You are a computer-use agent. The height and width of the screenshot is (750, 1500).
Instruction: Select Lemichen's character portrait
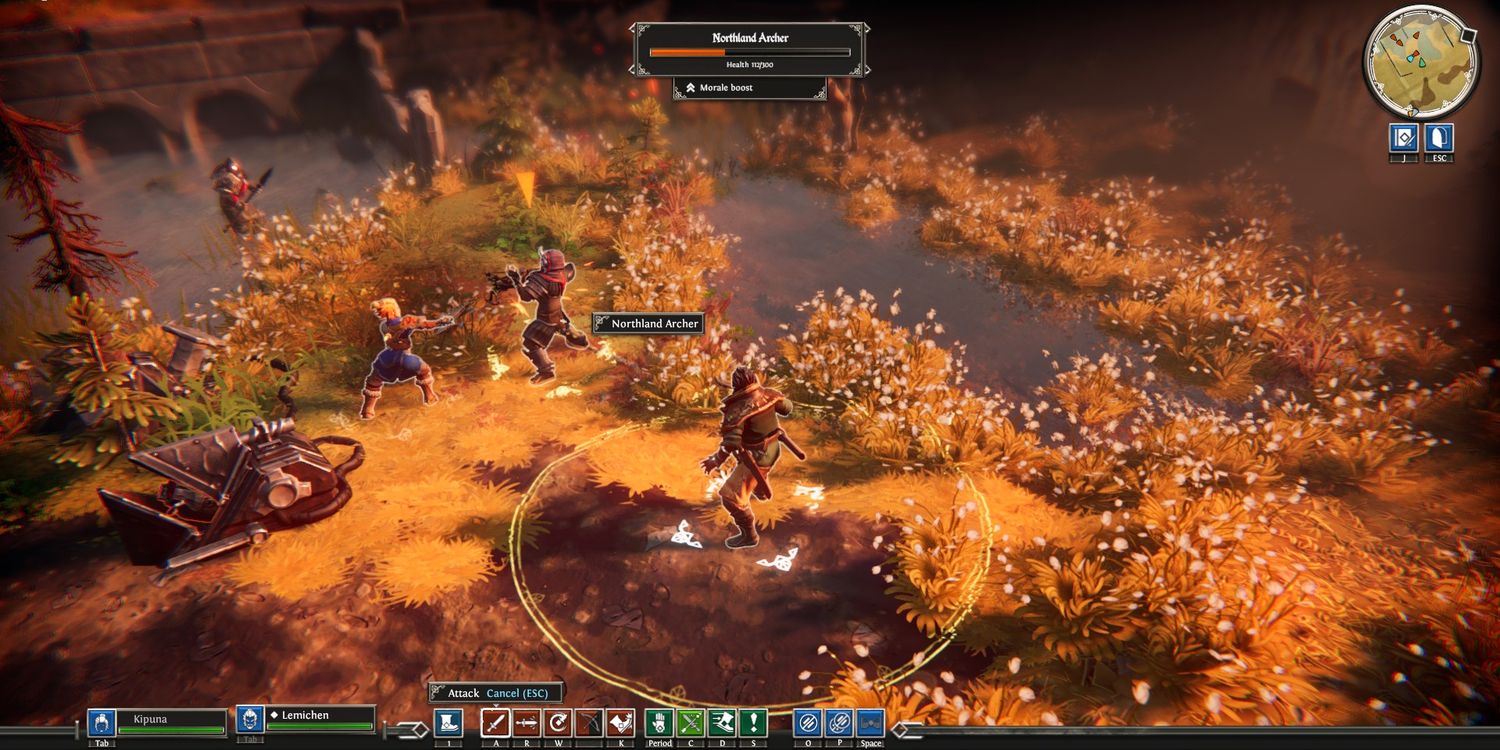[250, 720]
